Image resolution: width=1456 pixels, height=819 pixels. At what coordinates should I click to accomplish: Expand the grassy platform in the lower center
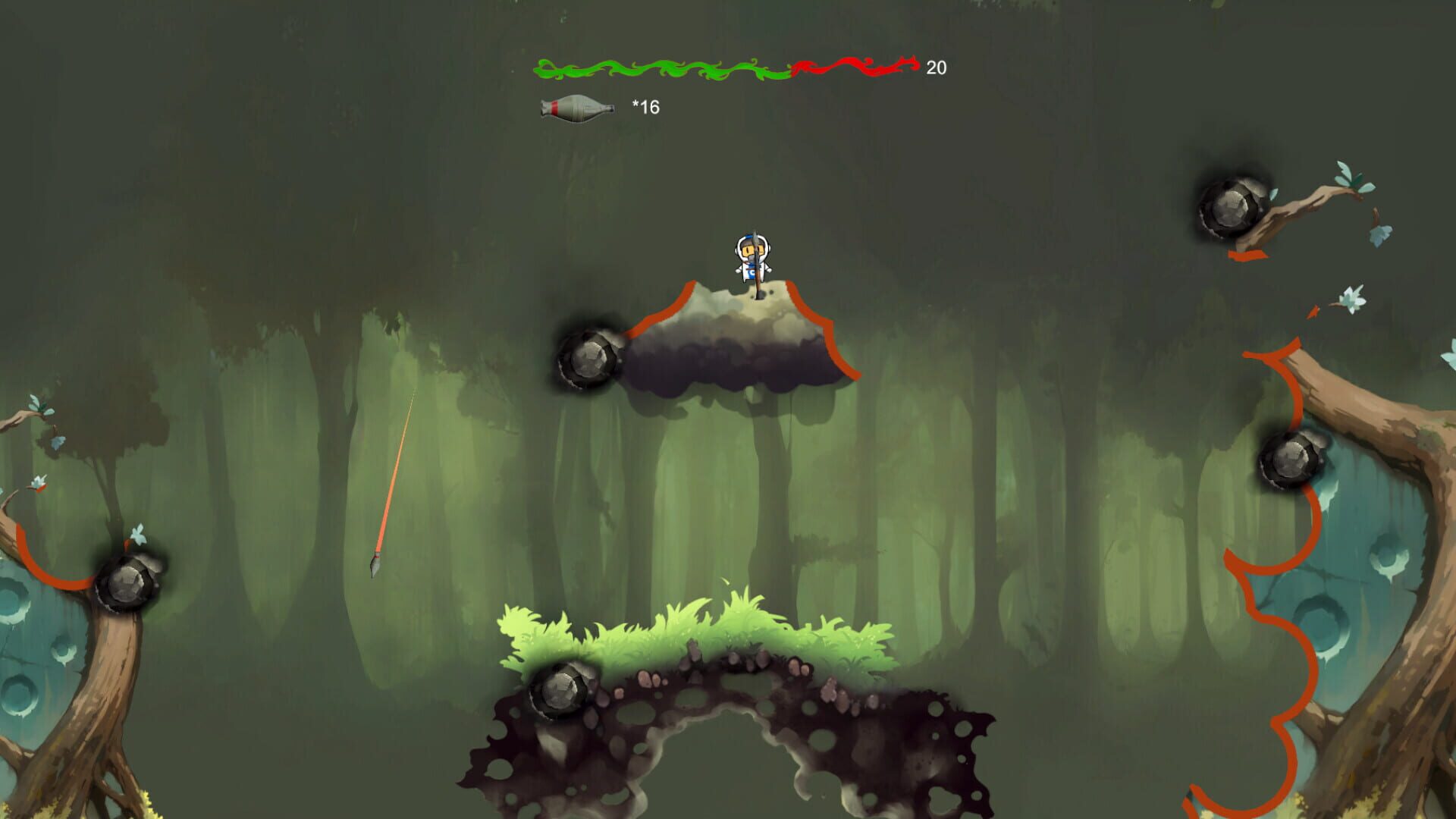(x=698, y=629)
